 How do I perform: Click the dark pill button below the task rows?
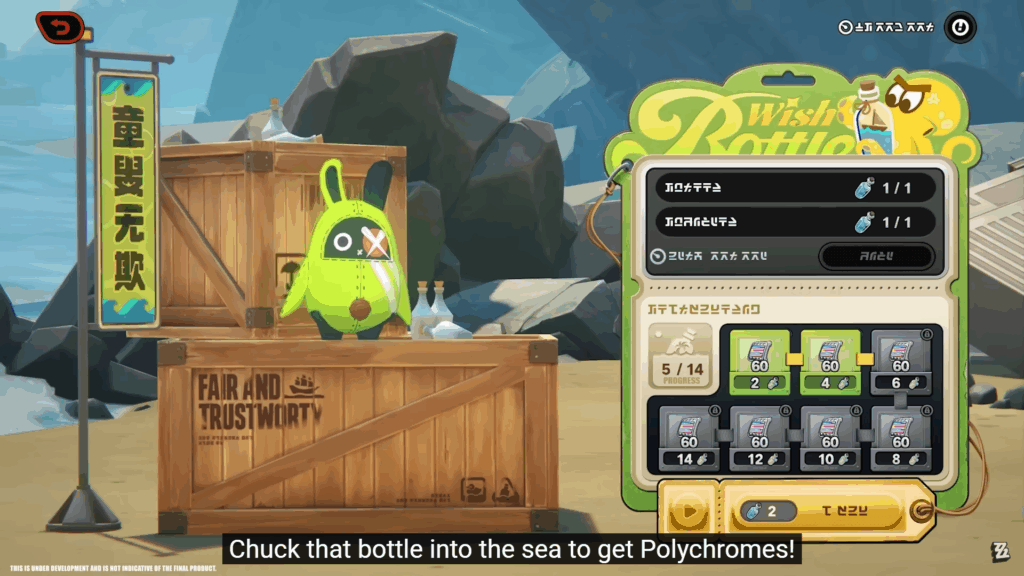[x=876, y=256]
